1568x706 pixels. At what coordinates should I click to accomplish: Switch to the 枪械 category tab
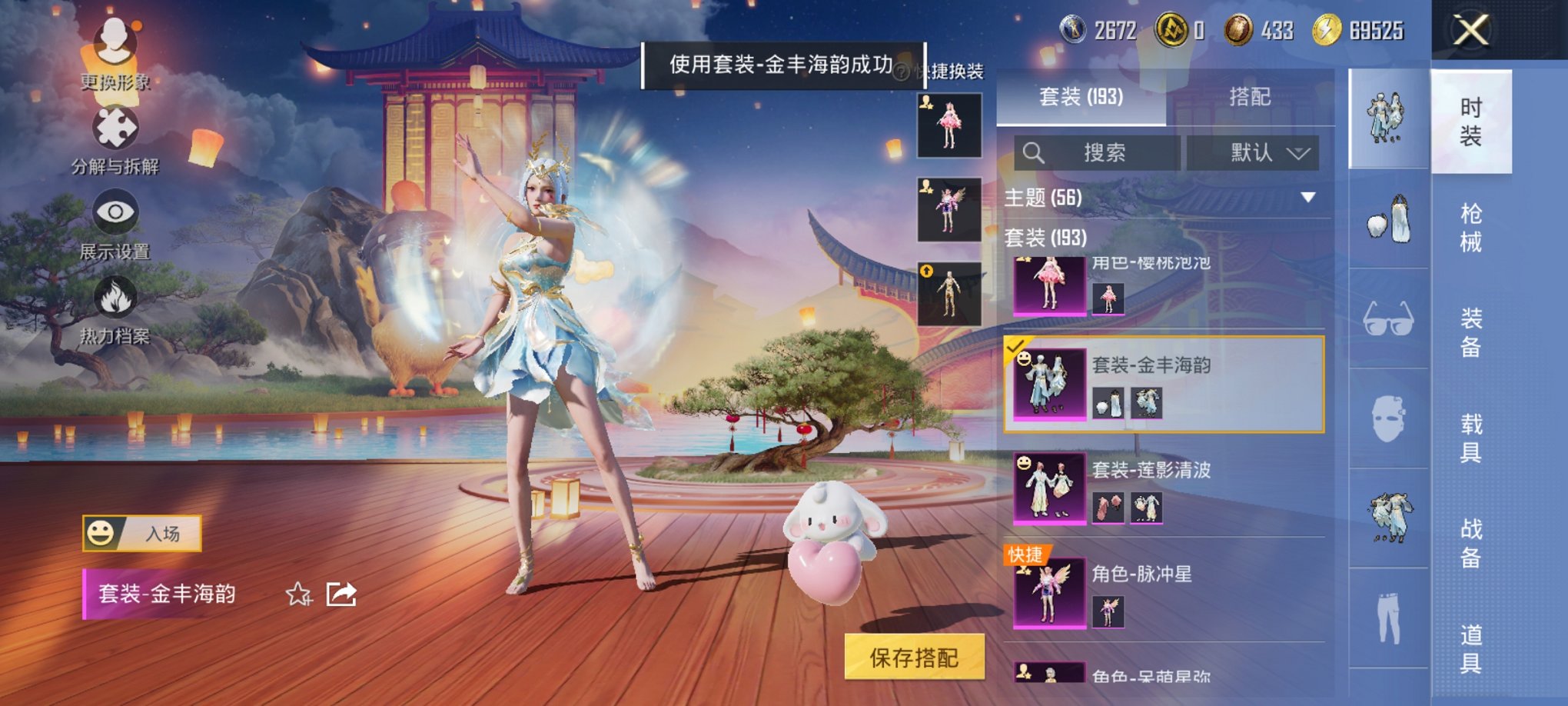tap(1472, 227)
